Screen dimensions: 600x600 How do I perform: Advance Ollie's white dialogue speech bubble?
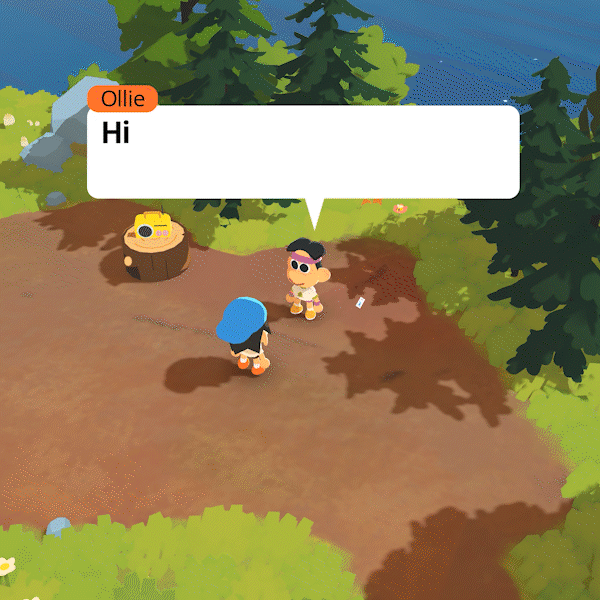303,152
